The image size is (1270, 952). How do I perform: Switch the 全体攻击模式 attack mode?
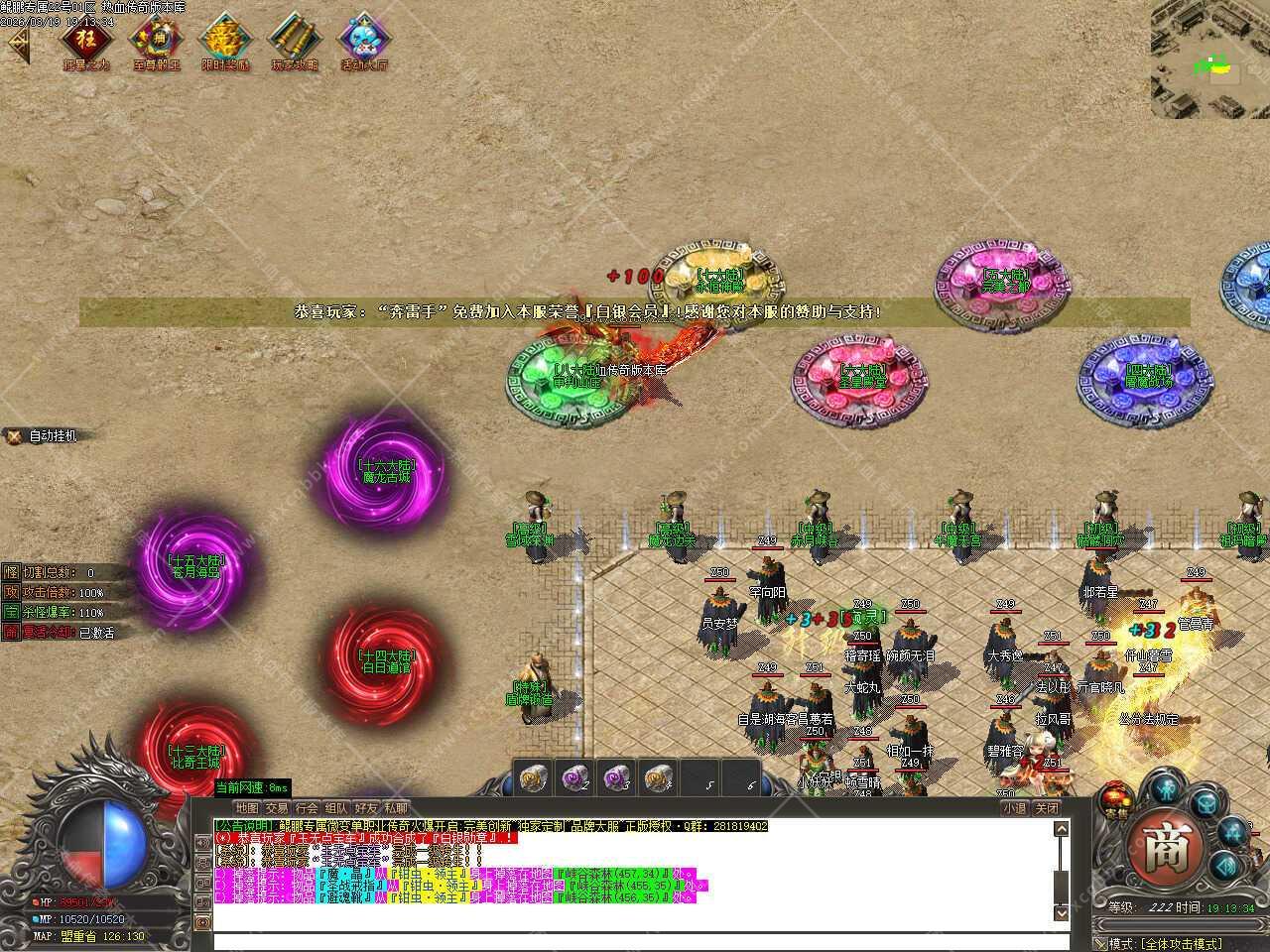(1181, 943)
